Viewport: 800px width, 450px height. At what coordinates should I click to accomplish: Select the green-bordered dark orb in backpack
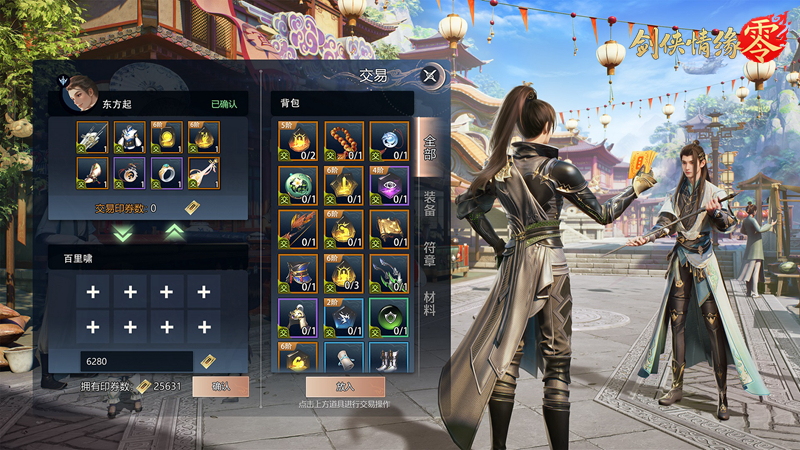(390, 317)
